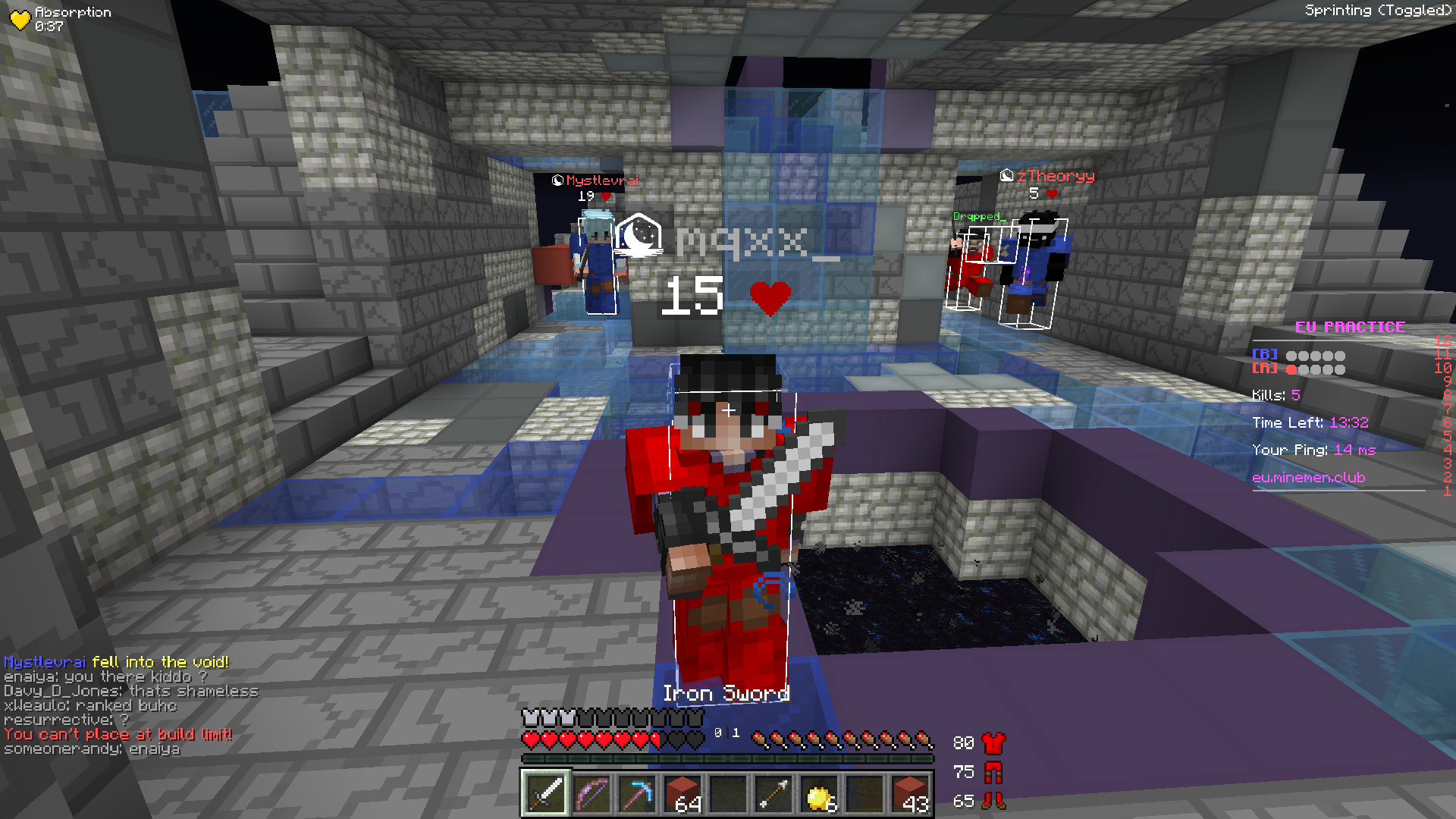Open the eu.minemen.club server link

coord(1308,477)
